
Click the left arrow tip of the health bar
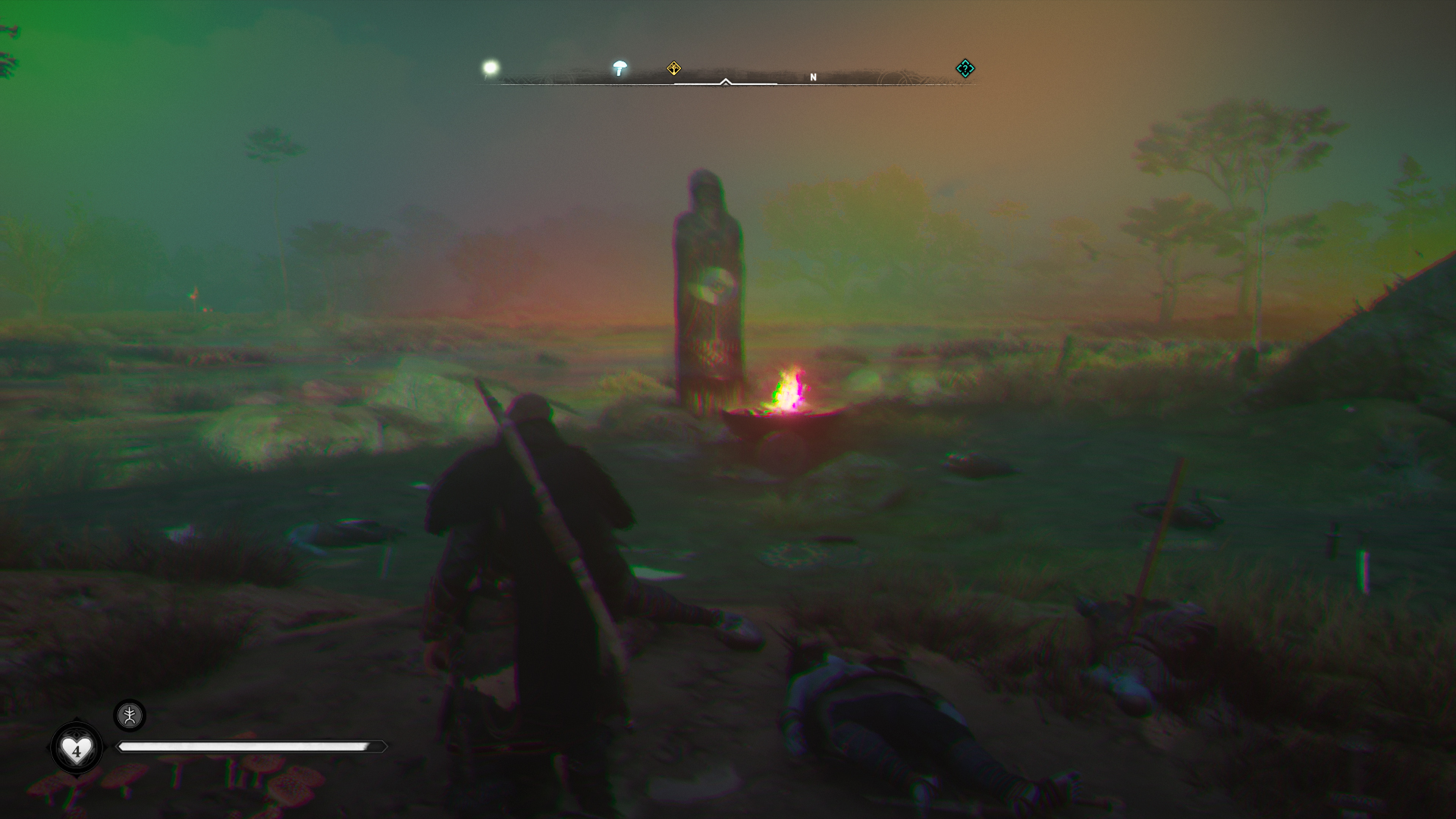point(120,746)
